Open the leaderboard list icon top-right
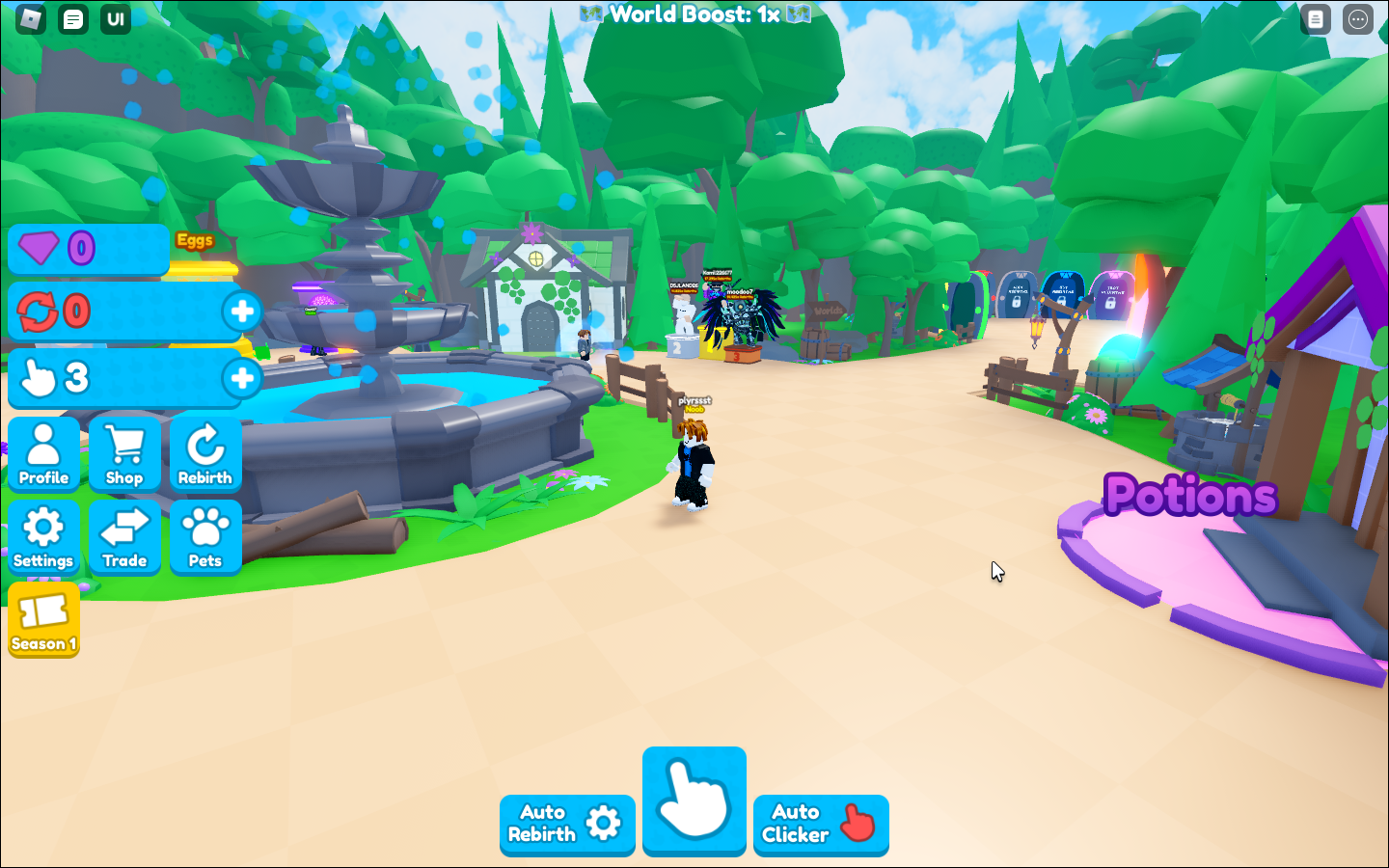The height and width of the screenshot is (868, 1389). click(1315, 18)
